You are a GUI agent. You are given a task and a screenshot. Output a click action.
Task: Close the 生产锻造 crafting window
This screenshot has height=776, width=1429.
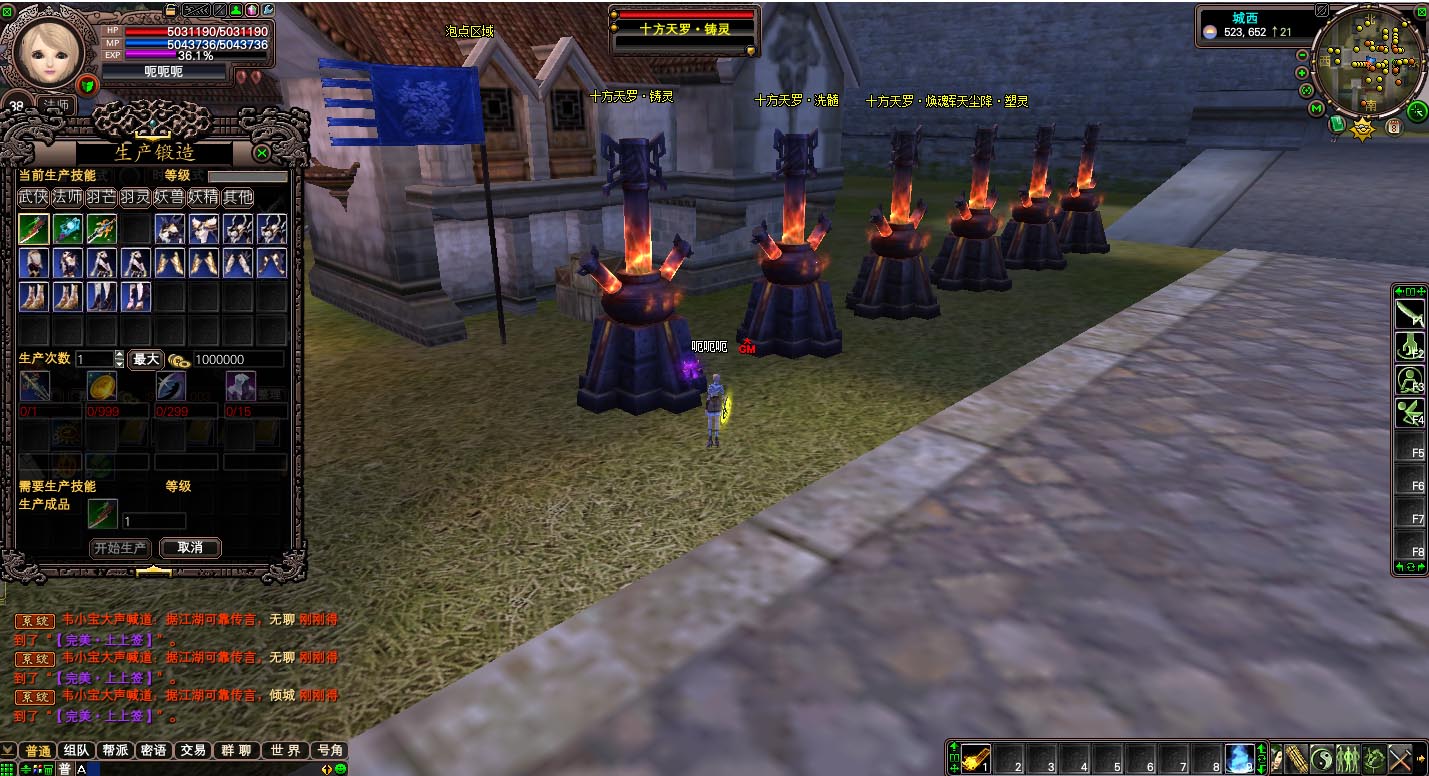coord(261,153)
